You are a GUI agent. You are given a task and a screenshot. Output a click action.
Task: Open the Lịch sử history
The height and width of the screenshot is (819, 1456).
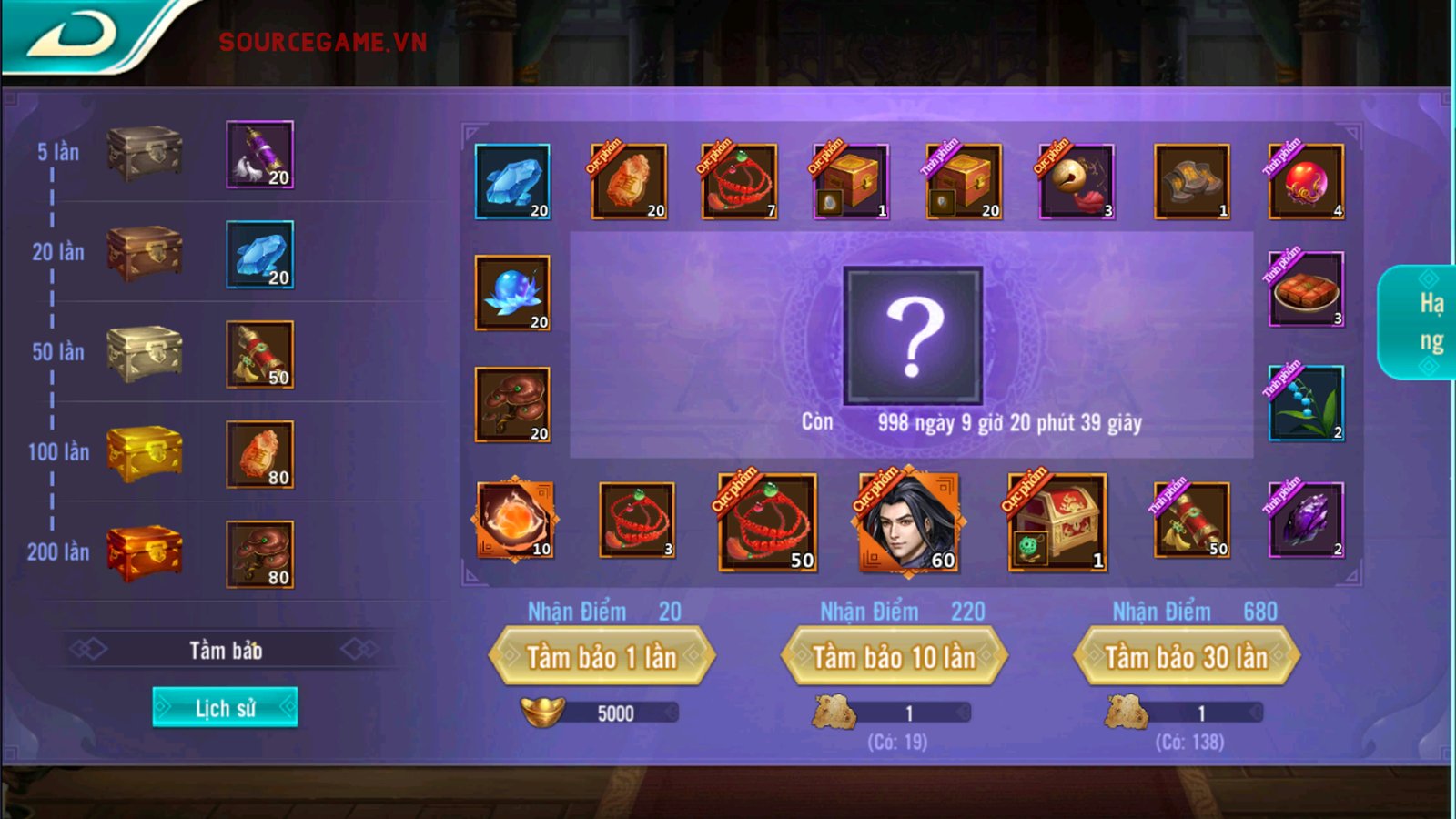225,707
